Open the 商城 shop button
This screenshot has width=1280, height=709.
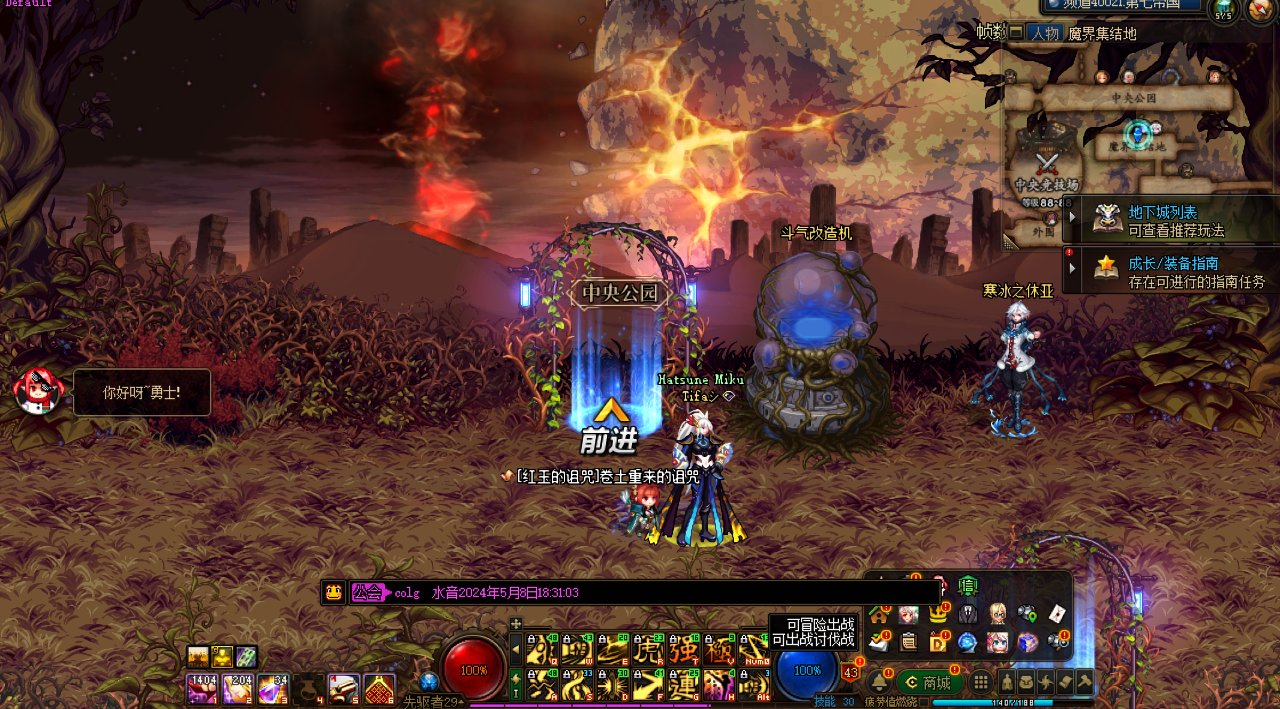click(x=929, y=682)
